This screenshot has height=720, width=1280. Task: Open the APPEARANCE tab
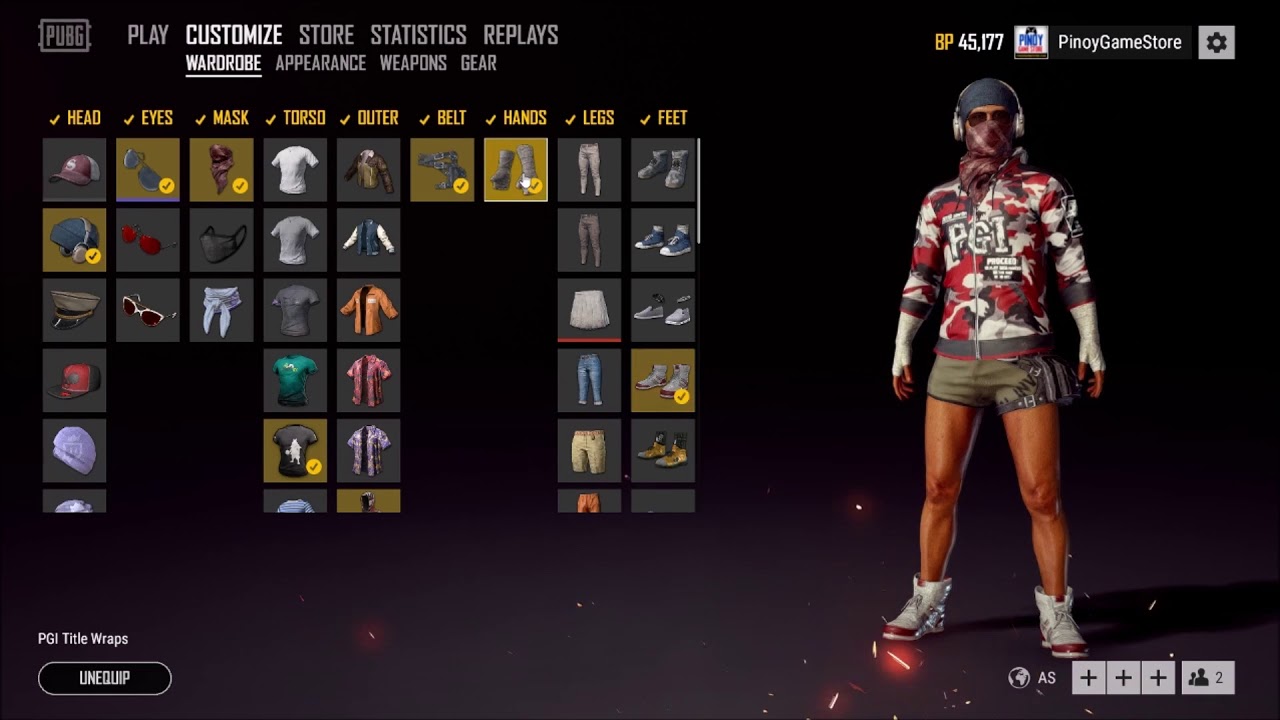tap(320, 63)
